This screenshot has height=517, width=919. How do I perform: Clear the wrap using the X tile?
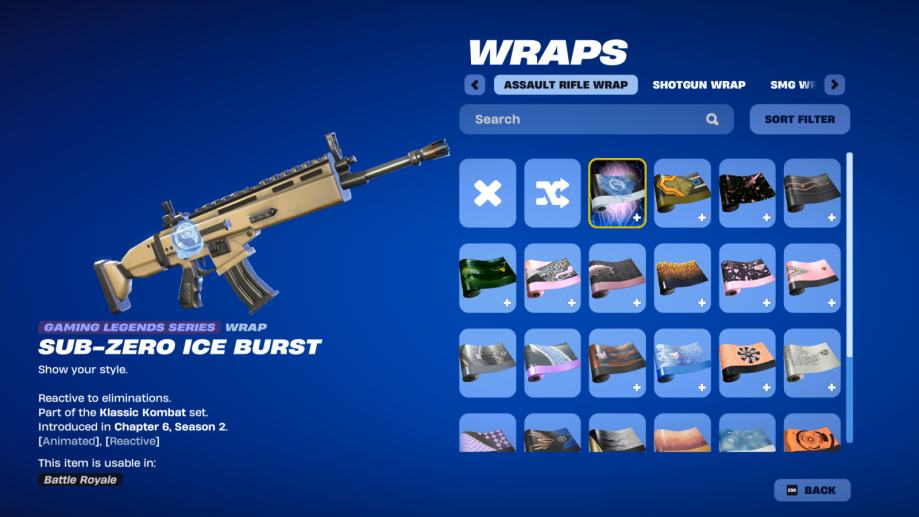click(x=488, y=193)
